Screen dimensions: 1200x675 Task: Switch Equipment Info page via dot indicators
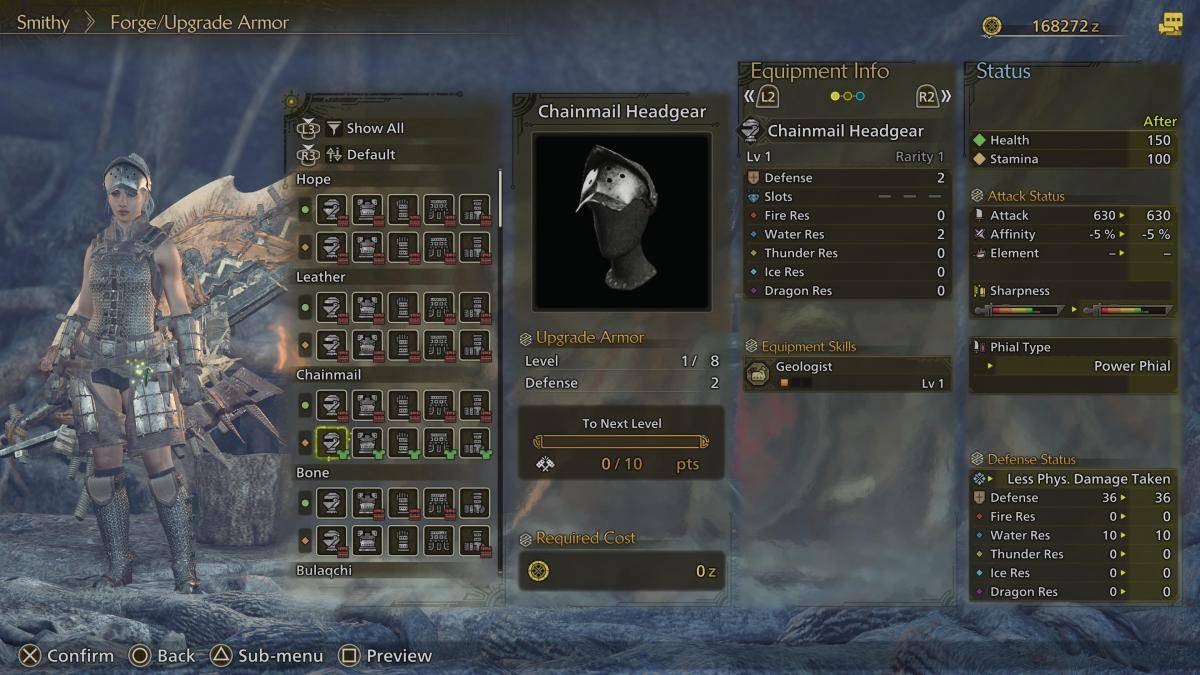847,97
